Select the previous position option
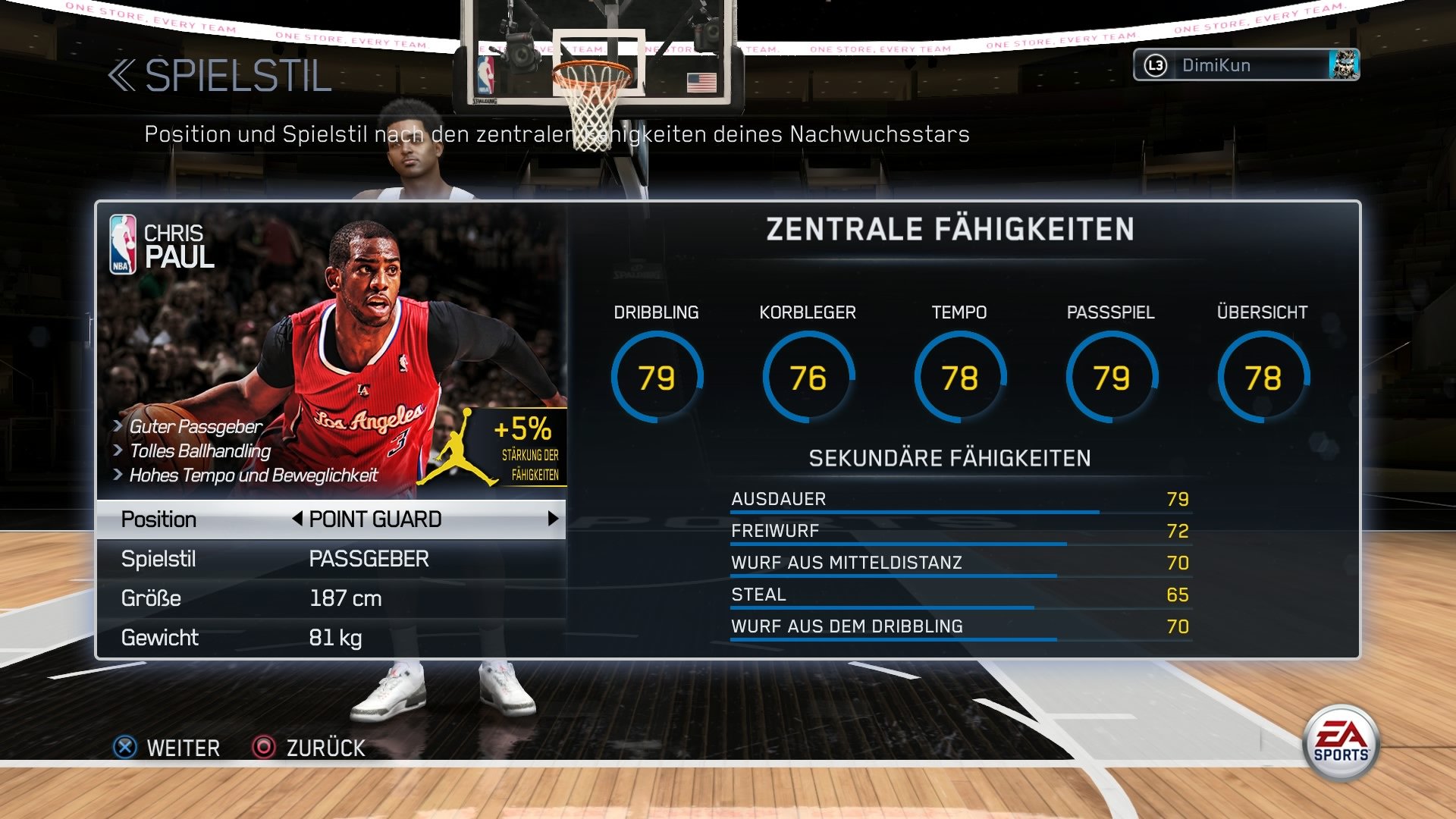The height and width of the screenshot is (819, 1456). click(x=298, y=519)
